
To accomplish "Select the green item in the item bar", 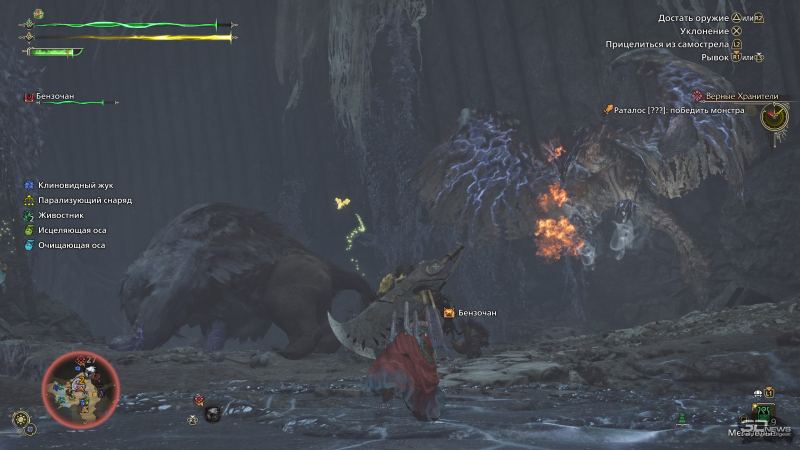I will [764, 411].
